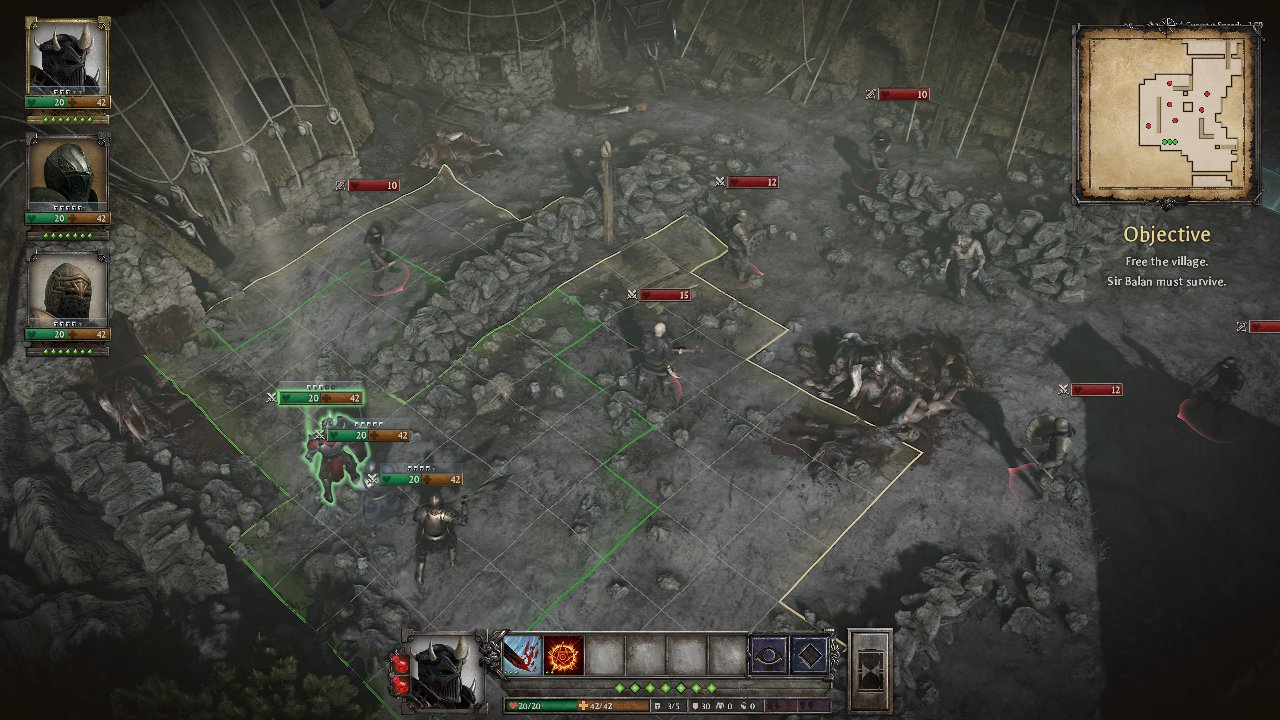Use the upper red potion beside the portrait
Screen dimensions: 1280x720
click(x=400, y=663)
